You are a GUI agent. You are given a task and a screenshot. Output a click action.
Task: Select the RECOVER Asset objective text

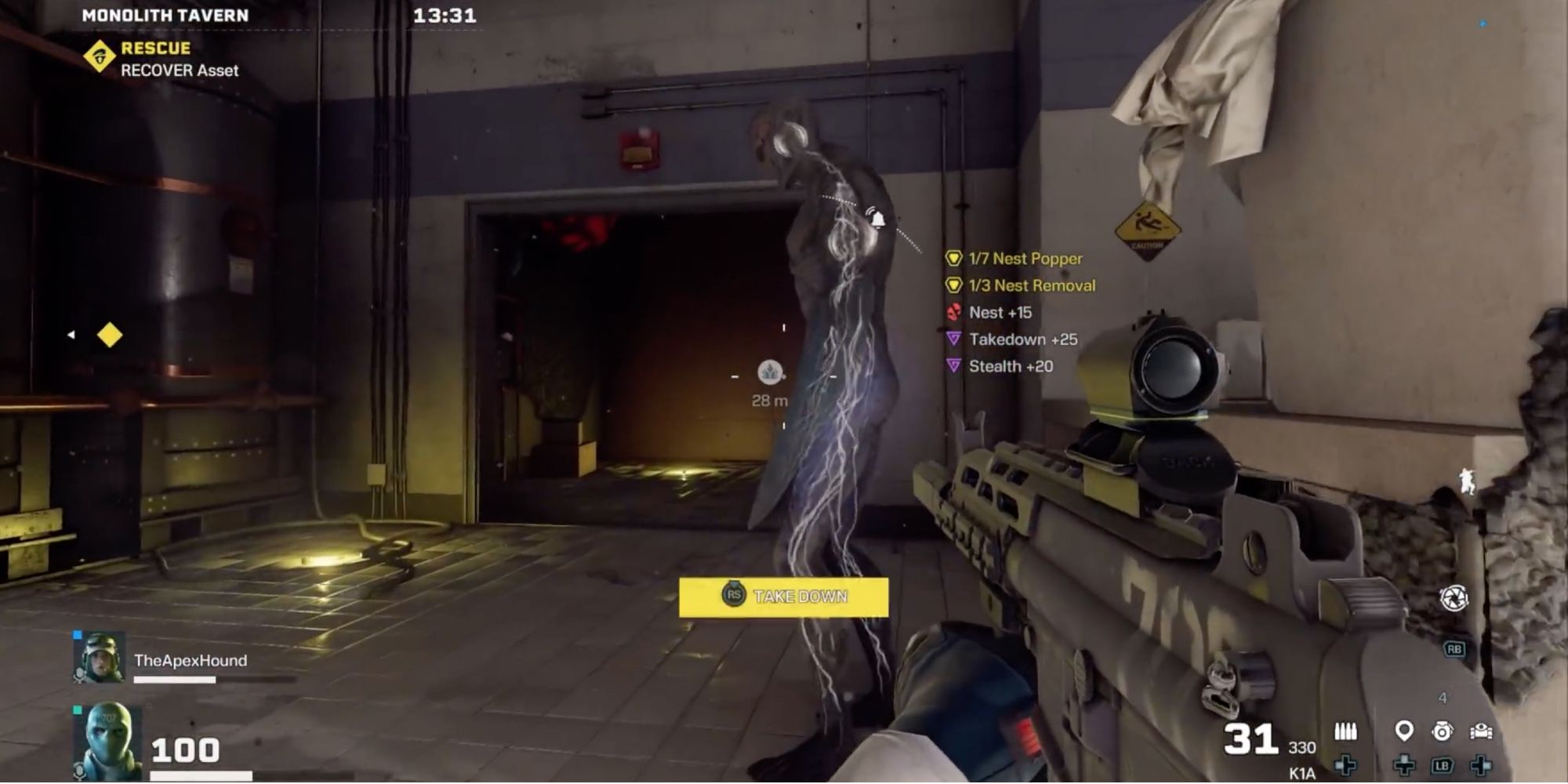click(179, 71)
